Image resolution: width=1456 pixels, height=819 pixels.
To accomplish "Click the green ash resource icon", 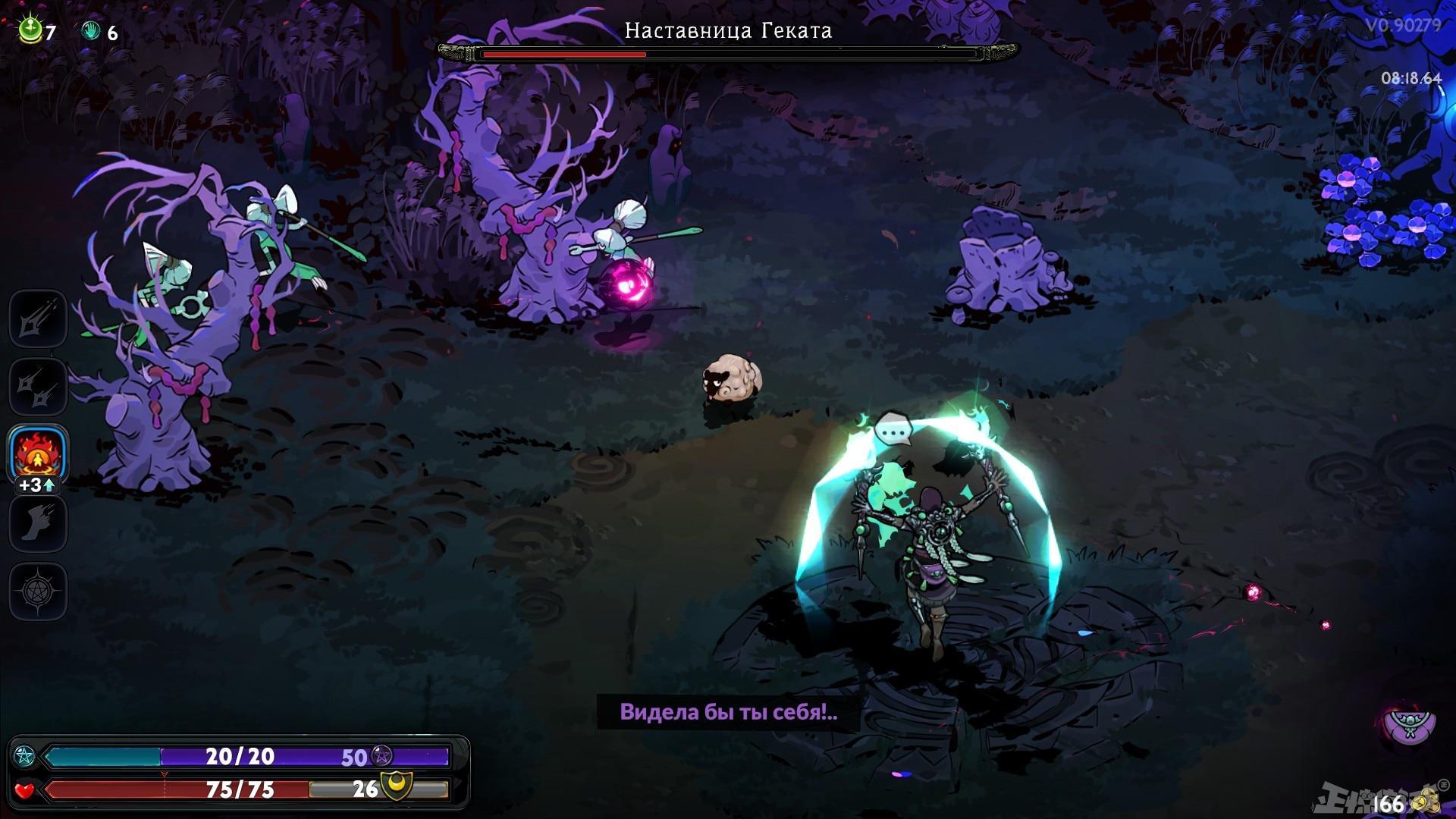I will click(30, 31).
